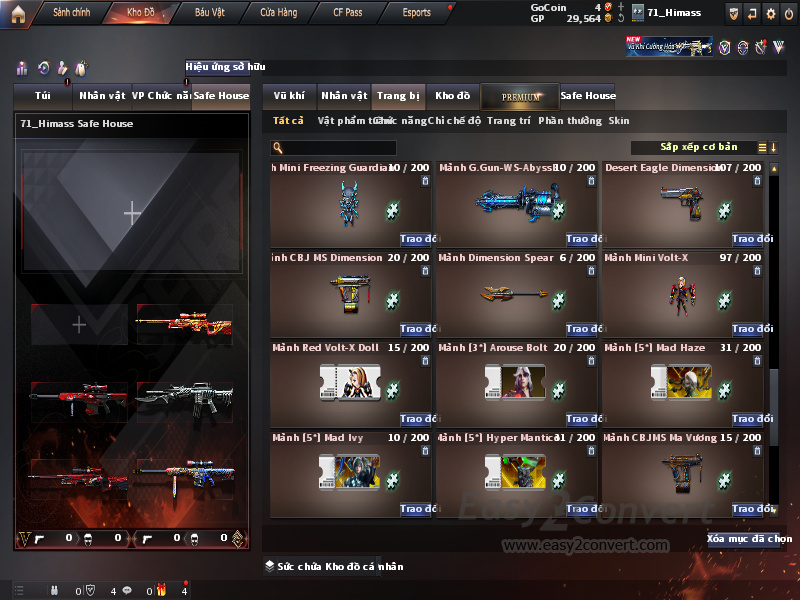Click the Xóa mục đã chọn button
Screen dimensions: 800x600
click(x=749, y=539)
